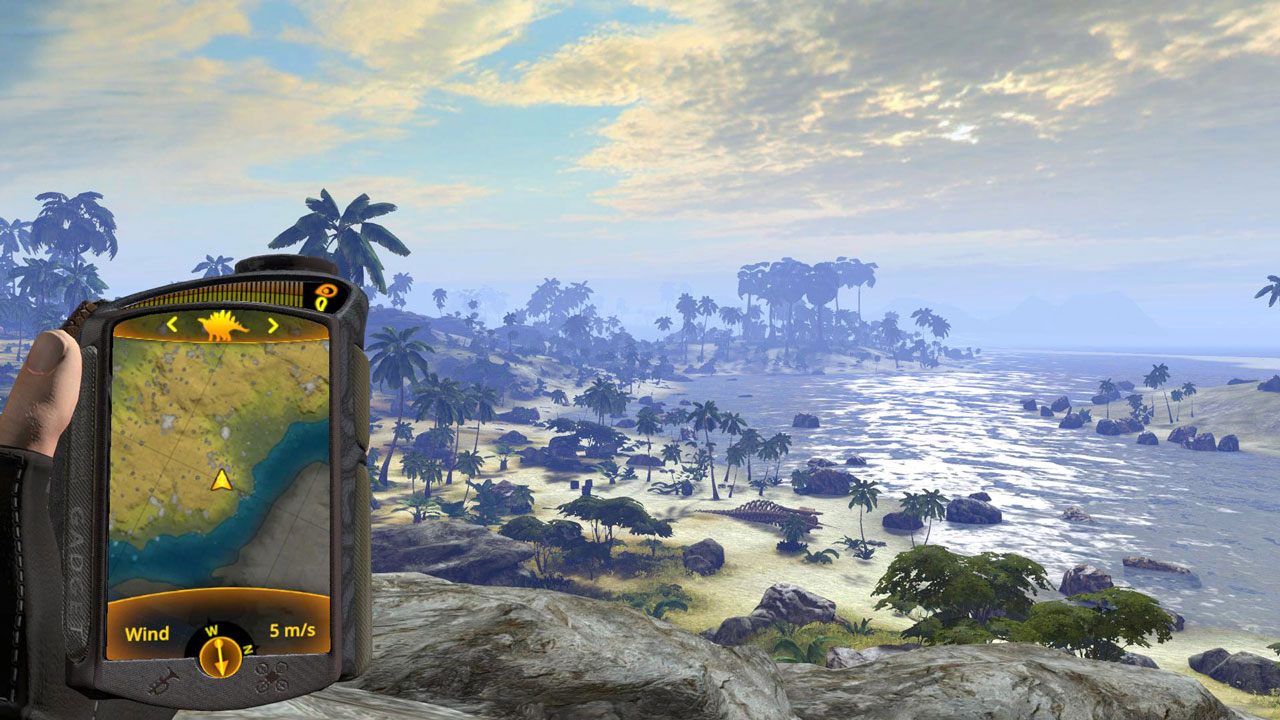This screenshot has height=720, width=1280.
Task: Click the player arrow marker on the map
Action: click(x=220, y=480)
